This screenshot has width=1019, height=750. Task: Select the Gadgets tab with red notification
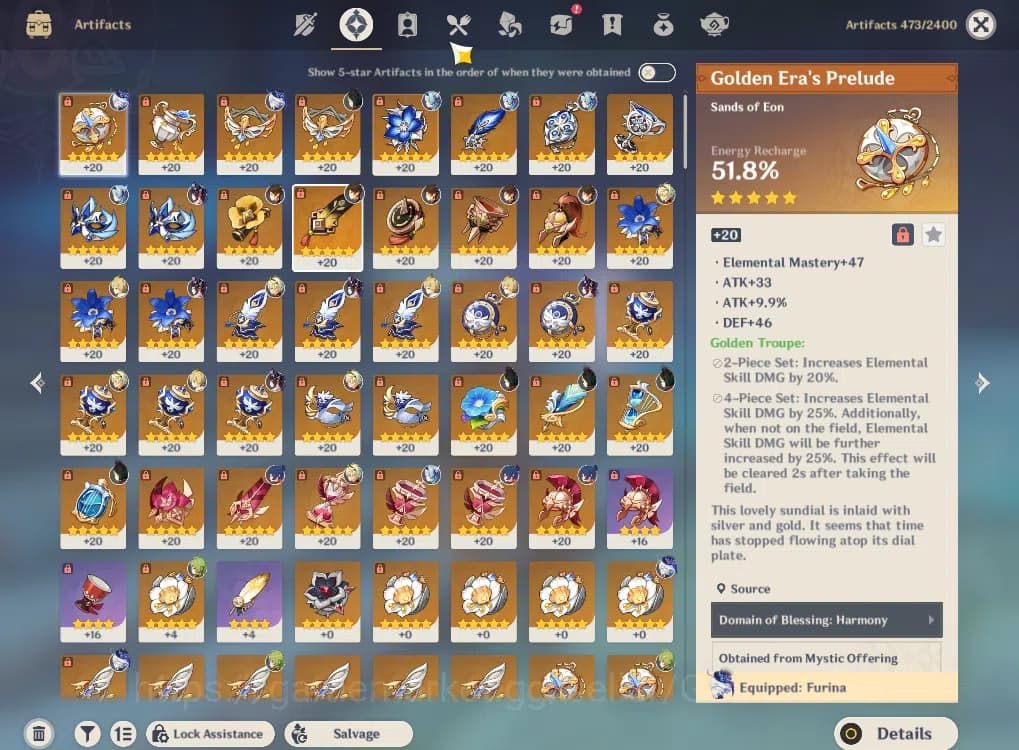[561, 25]
